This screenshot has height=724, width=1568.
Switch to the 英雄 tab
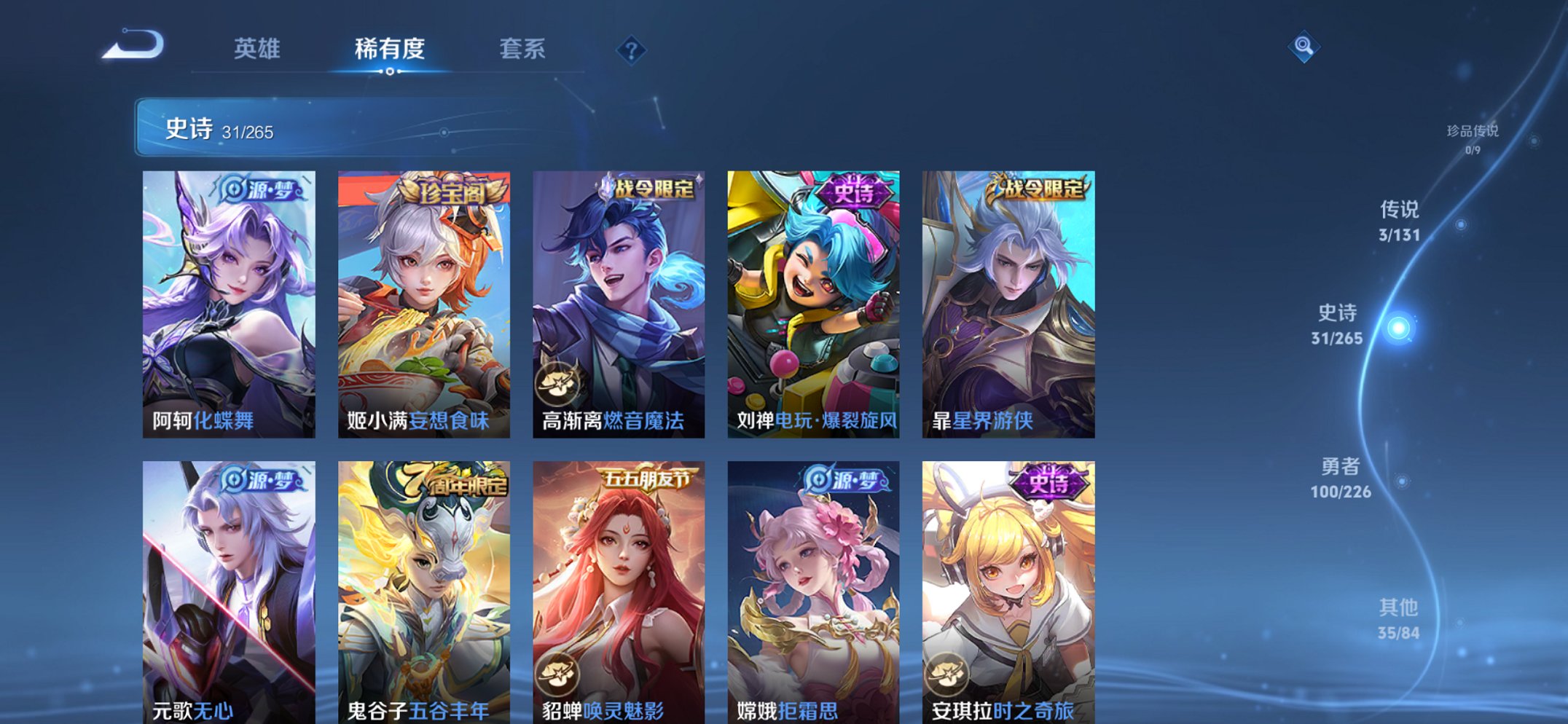[x=257, y=50]
